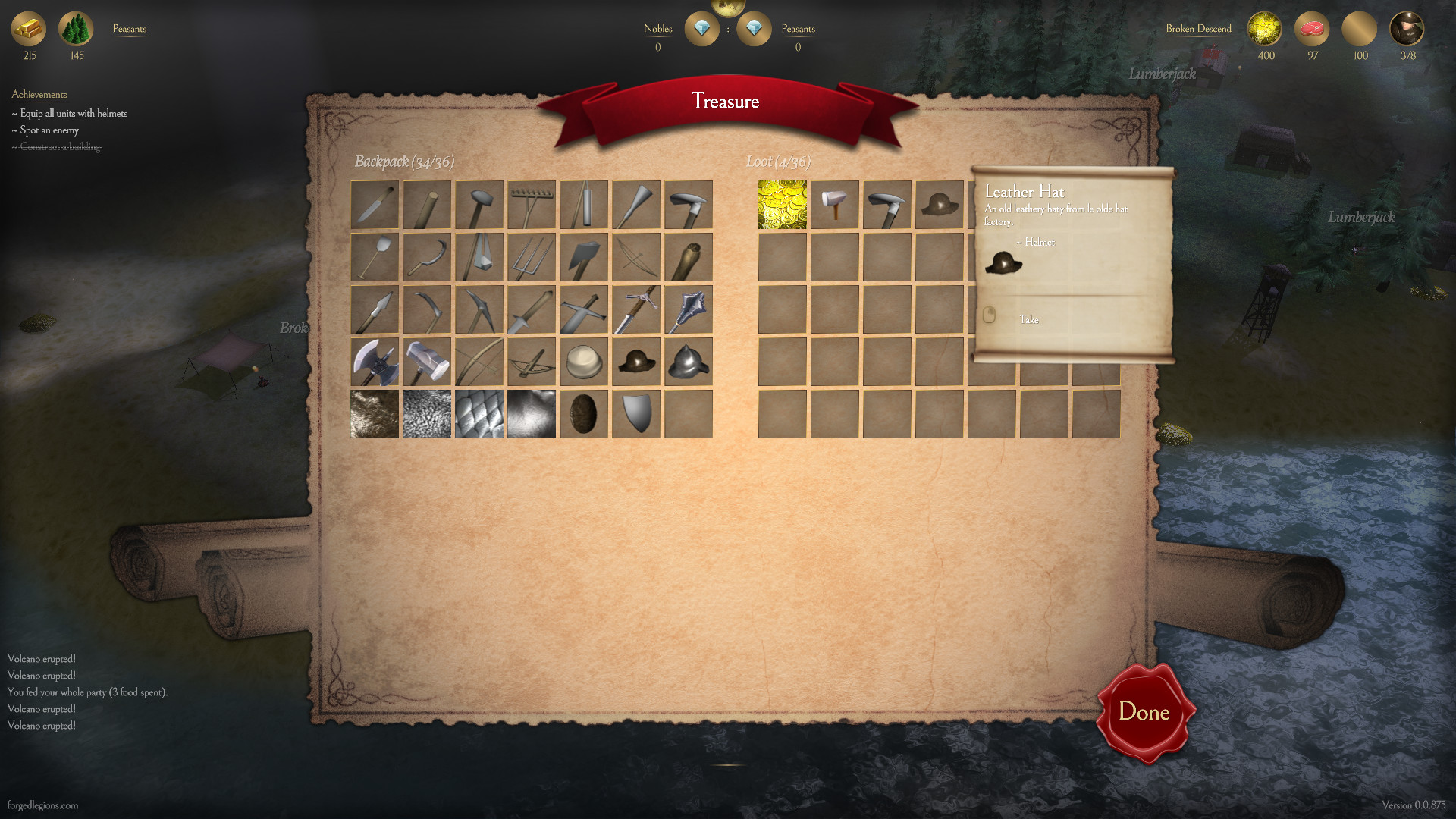The image size is (1456, 819).
Task: Click the Done button
Action: tap(1144, 712)
